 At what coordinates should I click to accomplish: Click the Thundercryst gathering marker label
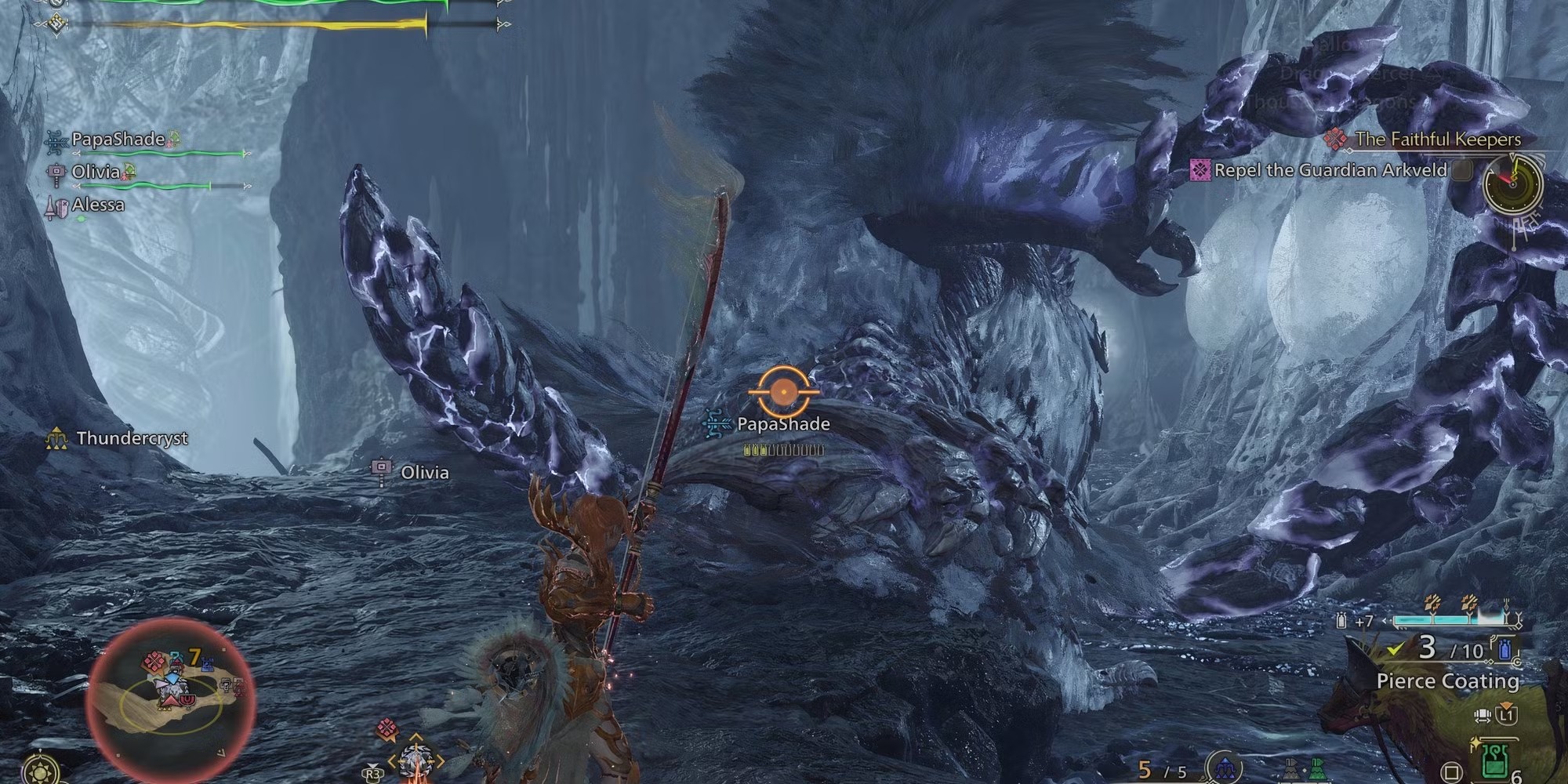click(132, 438)
